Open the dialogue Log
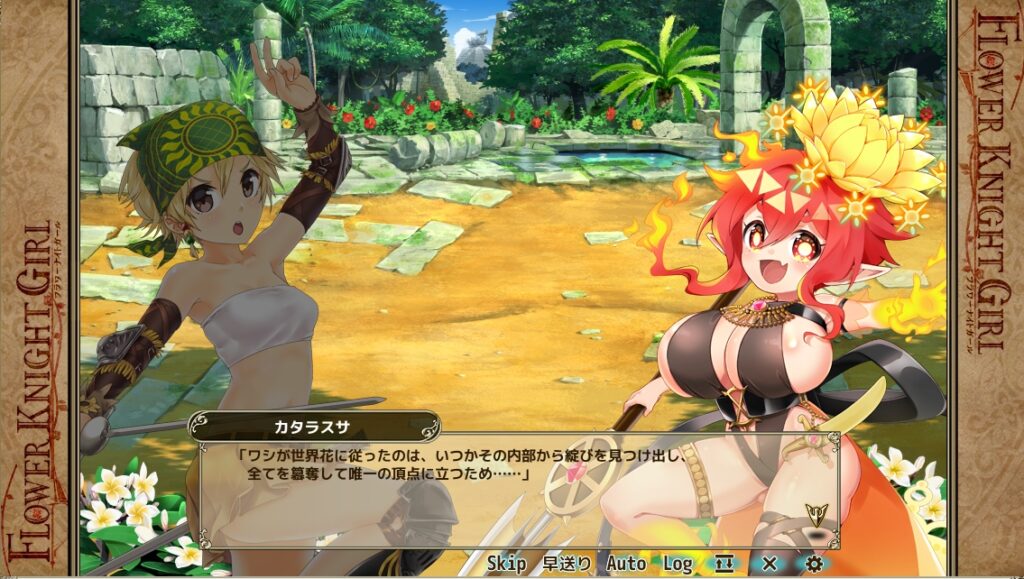This screenshot has height=579, width=1024. (x=677, y=564)
